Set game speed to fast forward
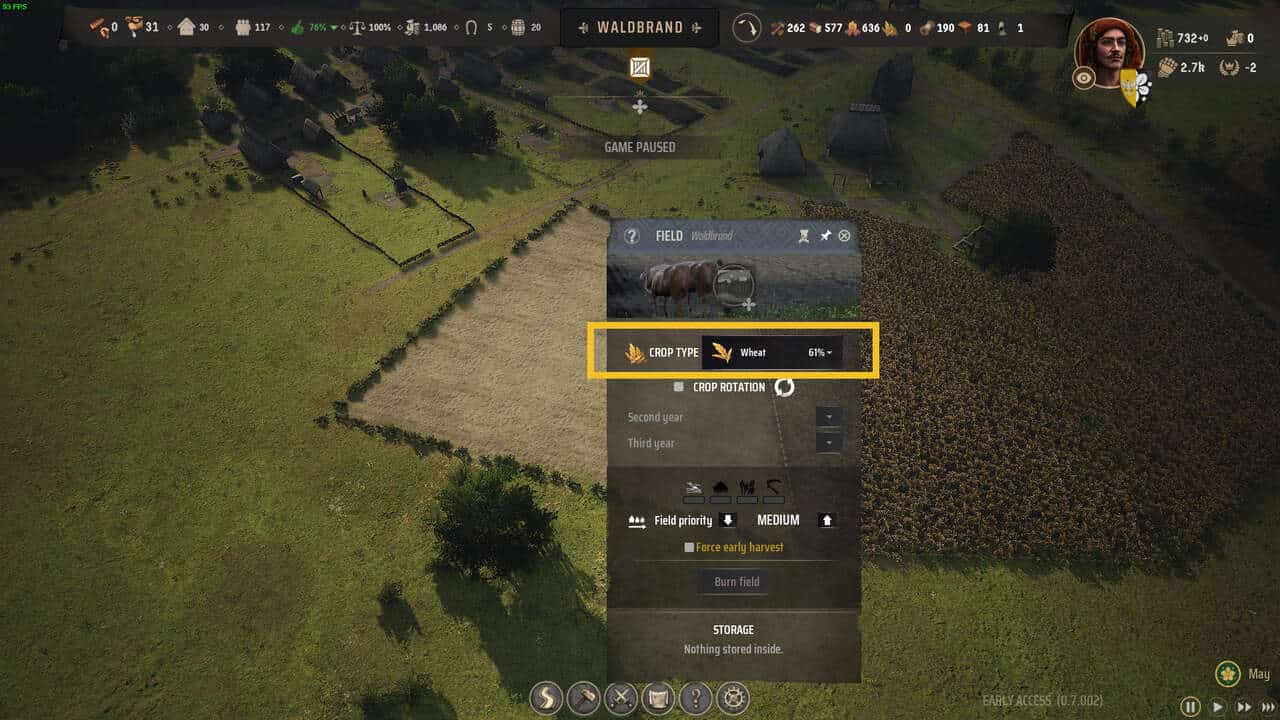Image resolution: width=1280 pixels, height=720 pixels. tap(1244, 706)
